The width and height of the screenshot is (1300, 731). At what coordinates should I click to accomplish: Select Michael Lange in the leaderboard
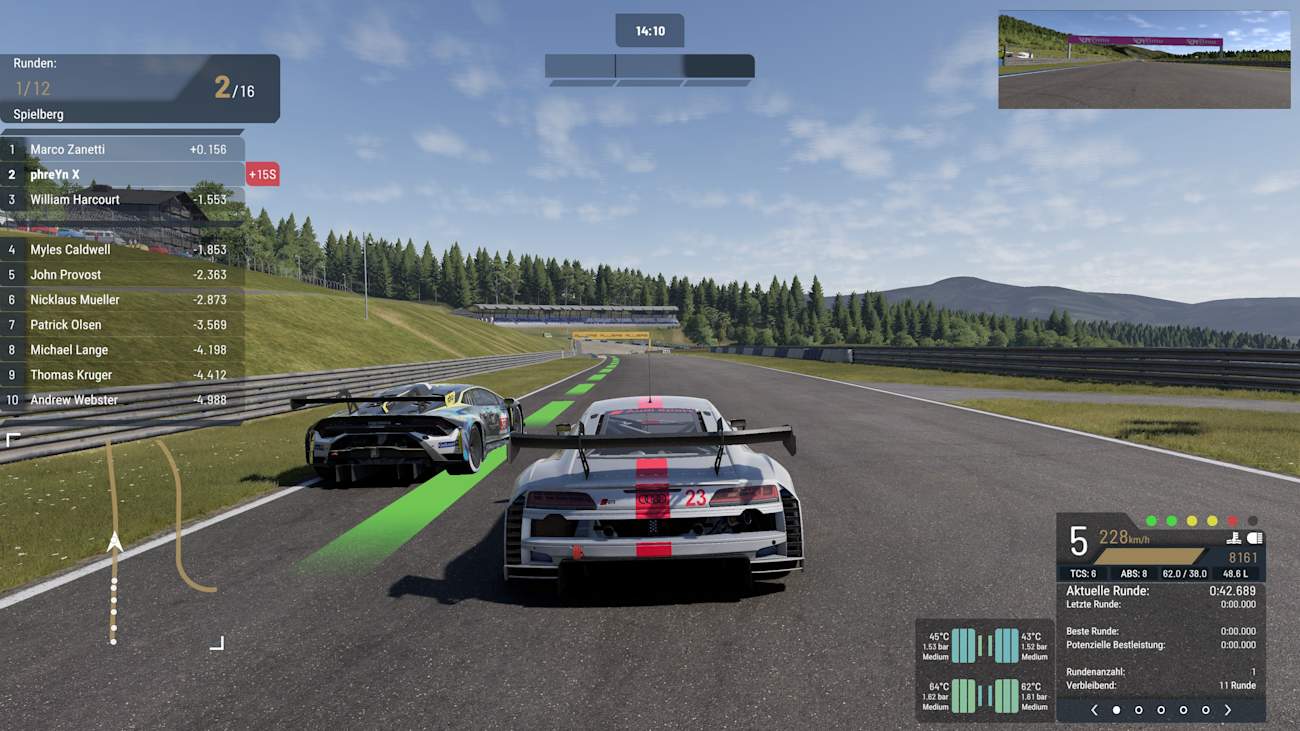pos(122,350)
